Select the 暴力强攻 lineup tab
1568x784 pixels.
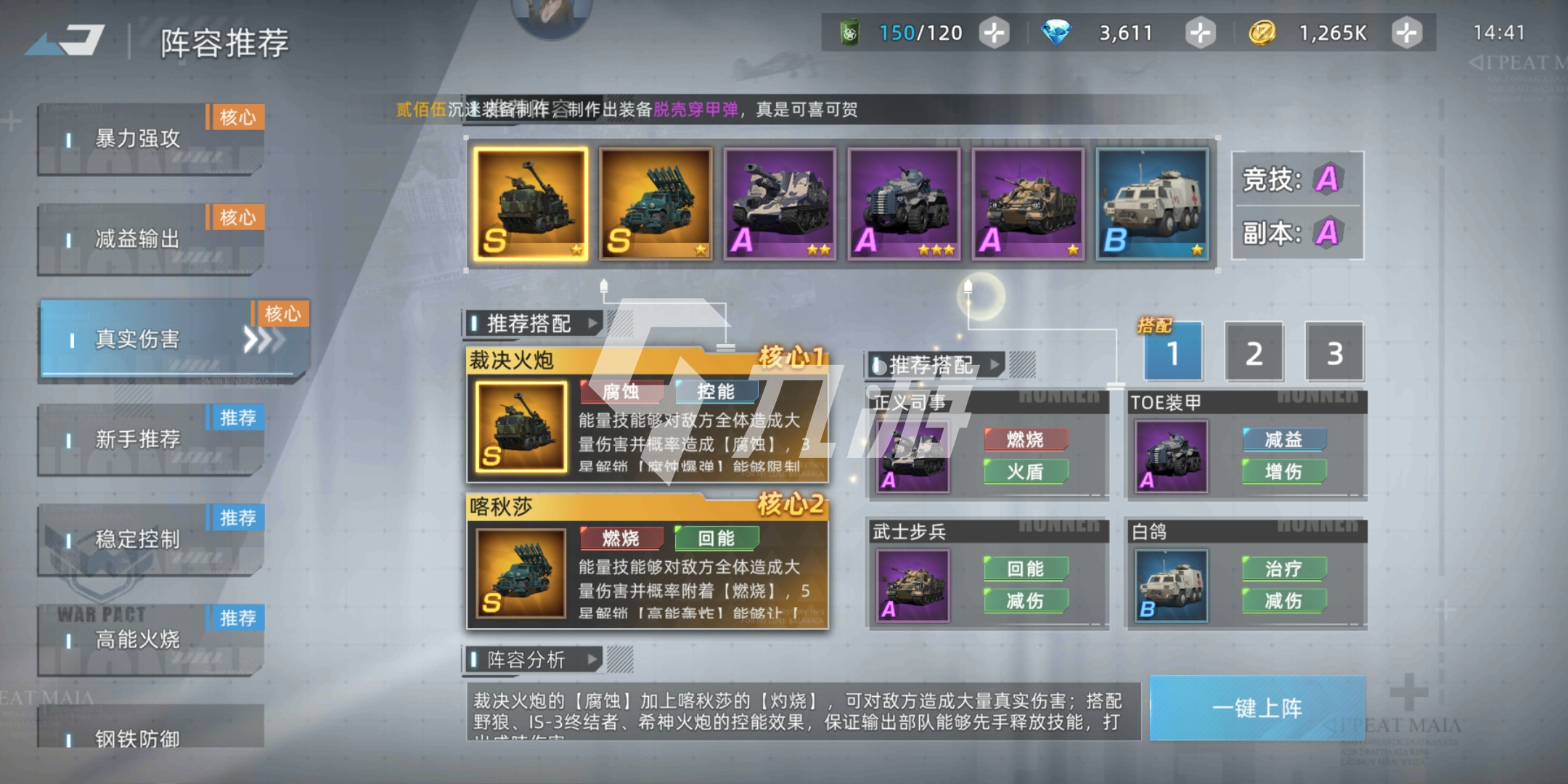pyautogui.click(x=150, y=139)
